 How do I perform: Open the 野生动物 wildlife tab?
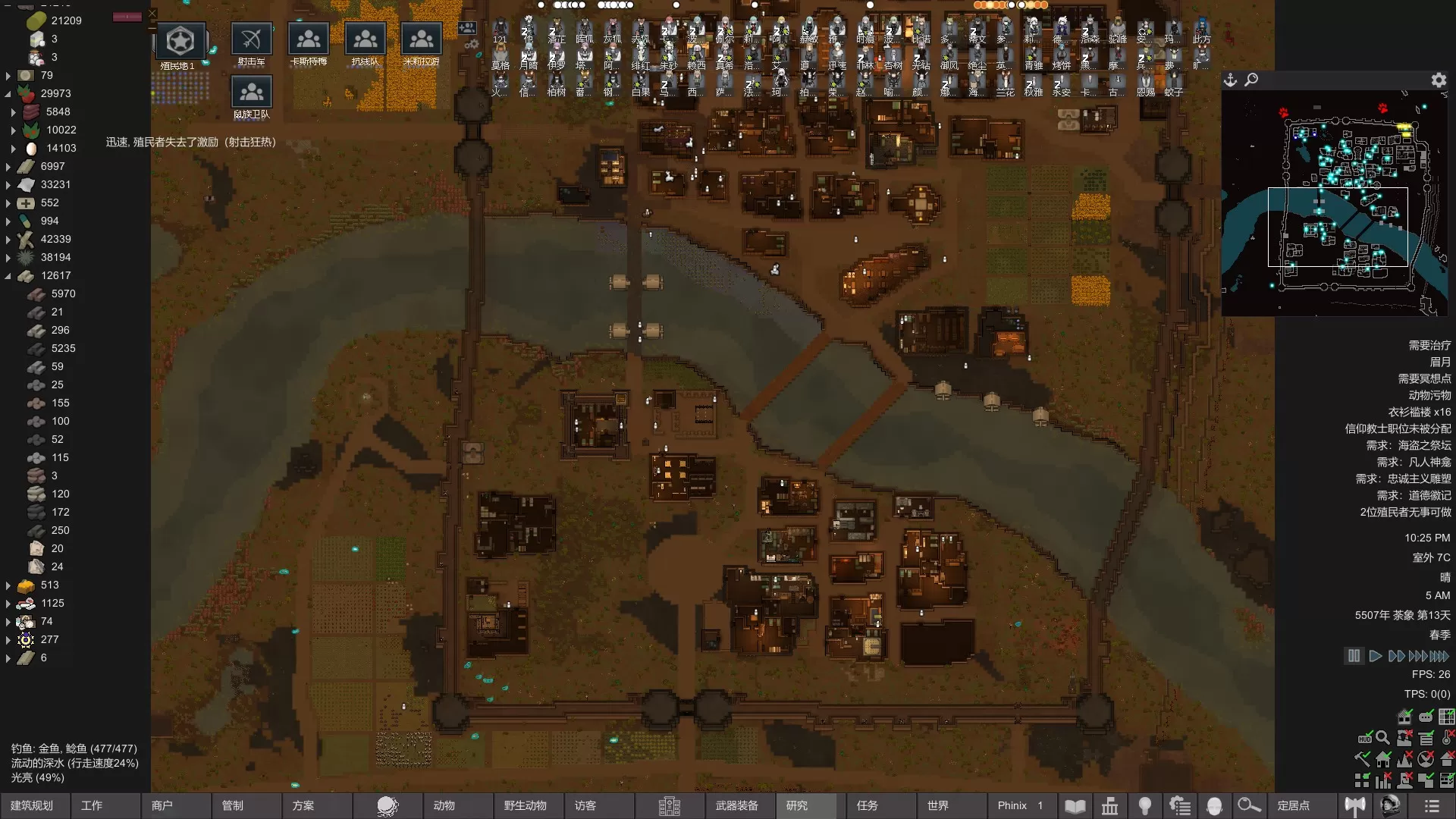click(525, 805)
